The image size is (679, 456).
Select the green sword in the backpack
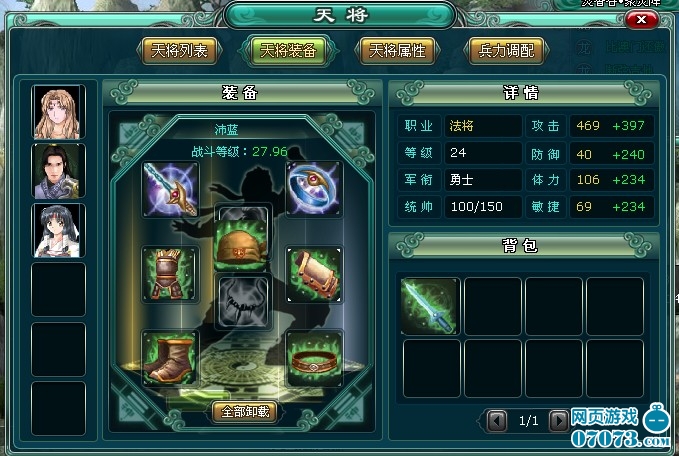point(430,305)
